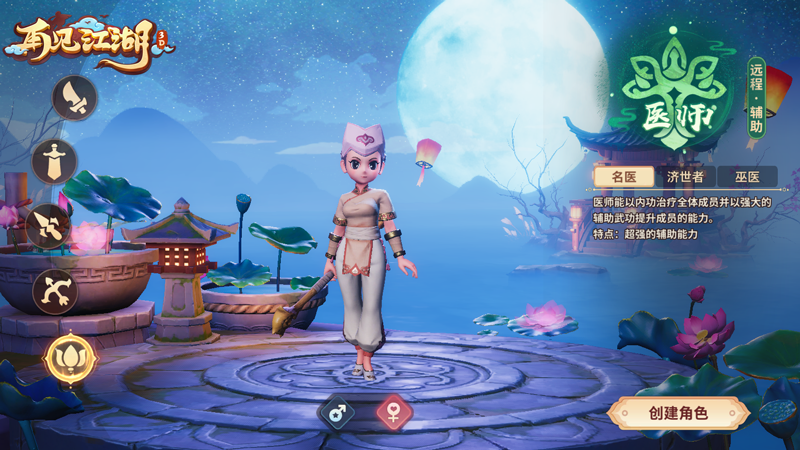The image size is (800, 450).
Task: Select the curved blade class icon
Action: [x=75, y=98]
